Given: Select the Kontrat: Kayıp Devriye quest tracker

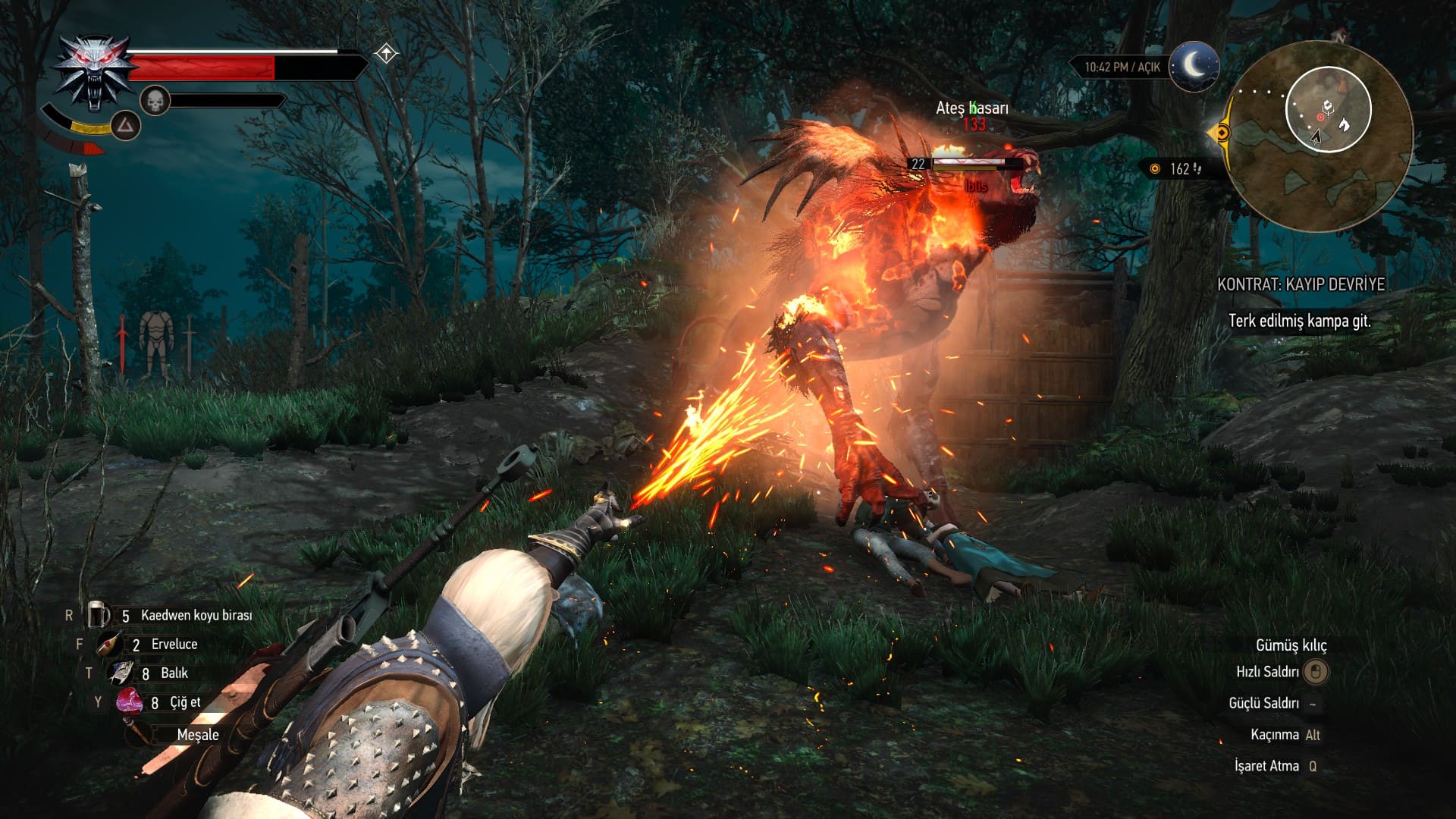Looking at the screenshot, I should [1301, 284].
